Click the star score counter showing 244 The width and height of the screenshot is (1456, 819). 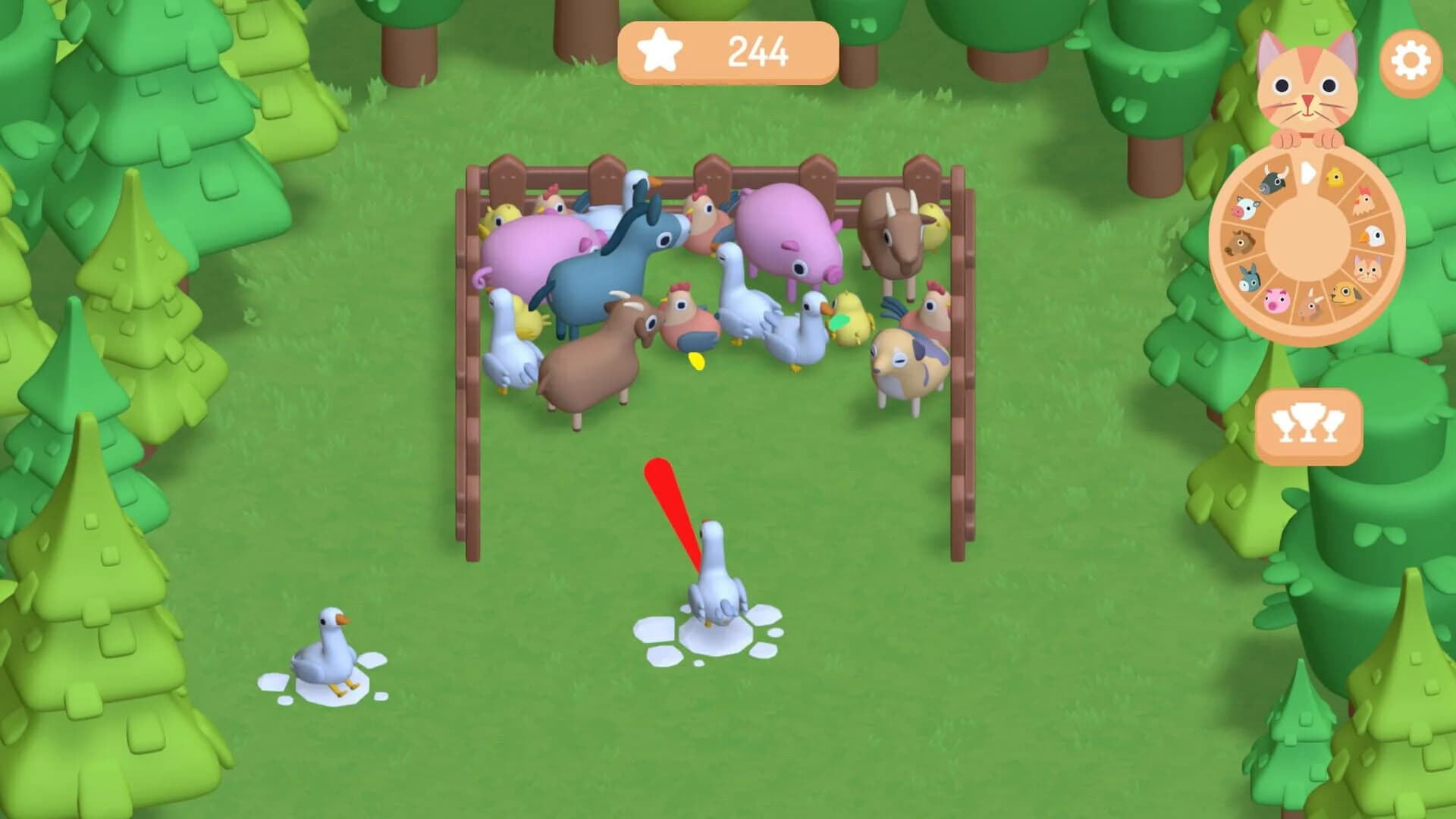[728, 51]
